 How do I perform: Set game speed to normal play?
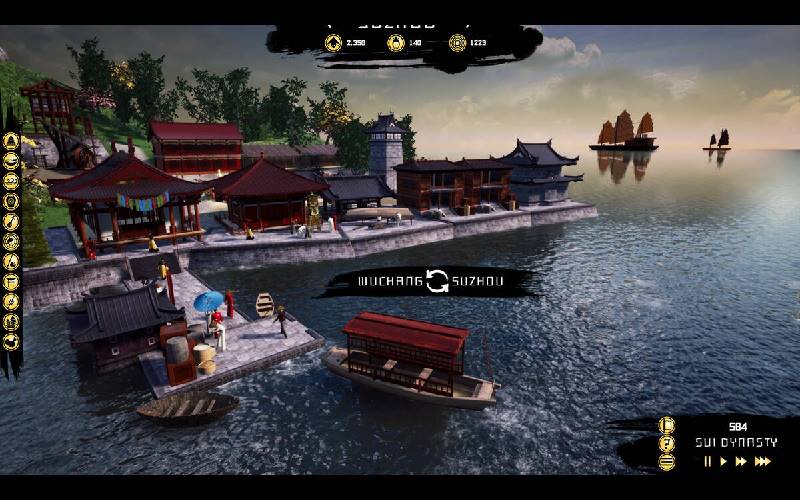click(x=723, y=461)
